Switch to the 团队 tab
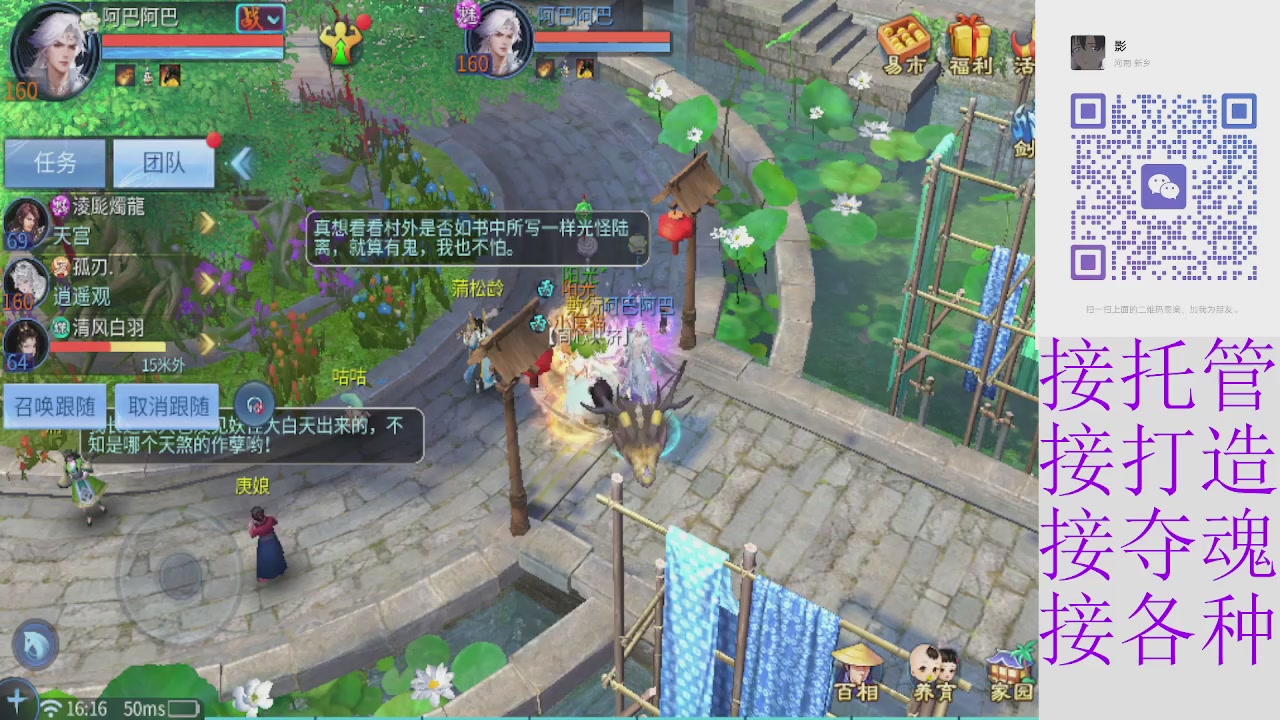Image resolution: width=1280 pixels, height=720 pixels. [x=161, y=163]
